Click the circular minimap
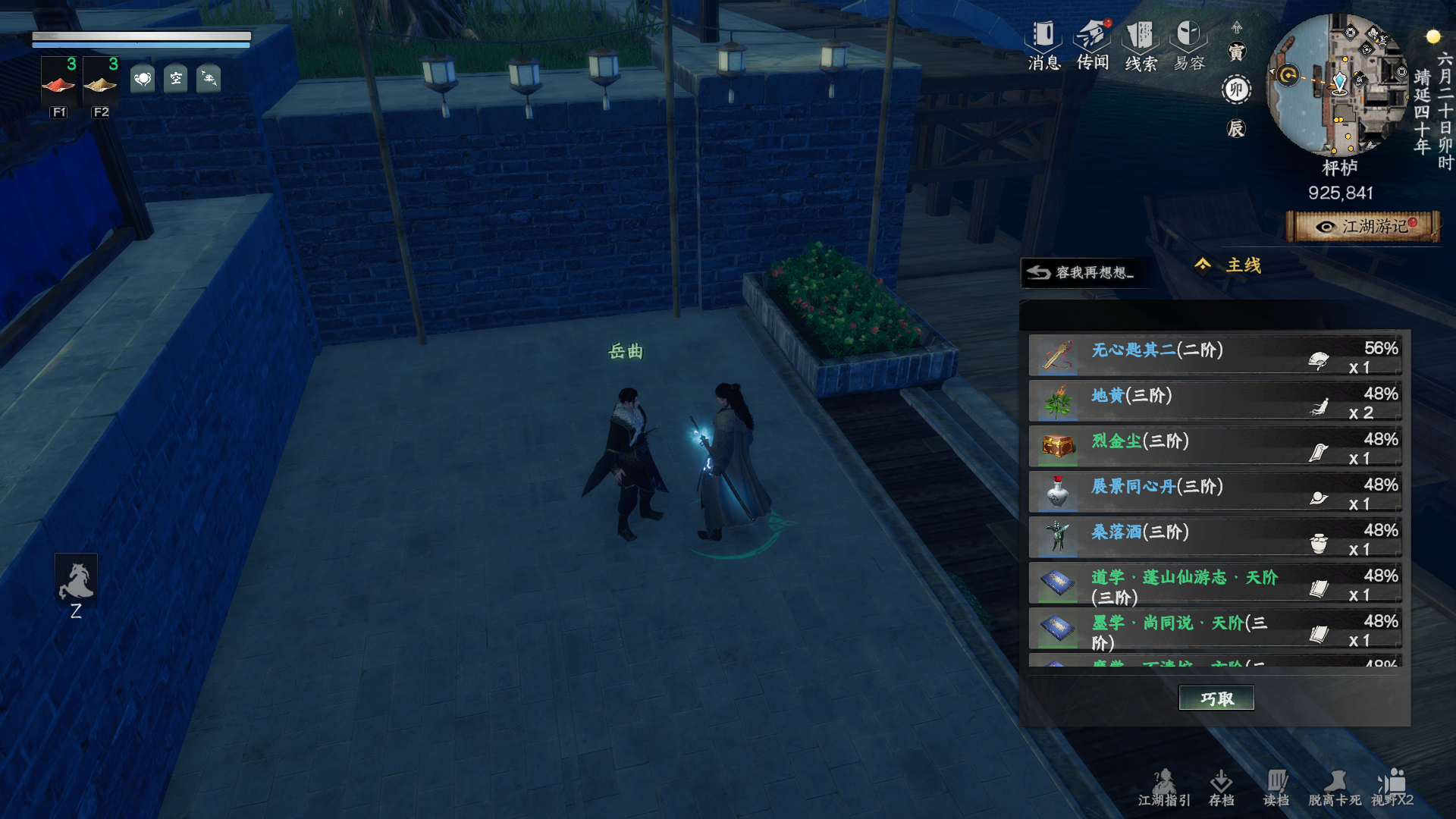The image size is (1456, 819). (x=1339, y=85)
